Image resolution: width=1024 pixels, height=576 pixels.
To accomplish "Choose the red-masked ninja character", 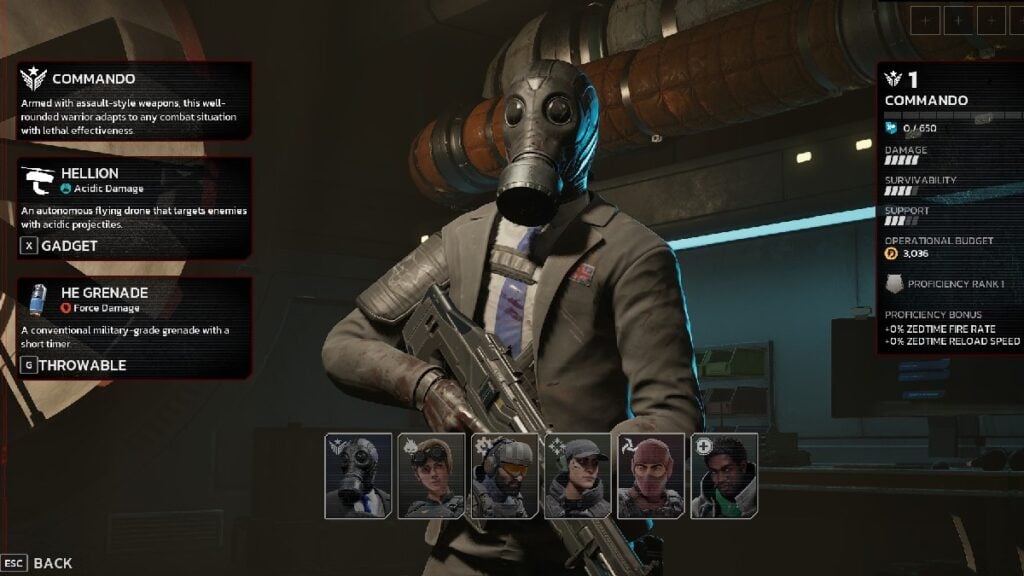I will 650,475.
